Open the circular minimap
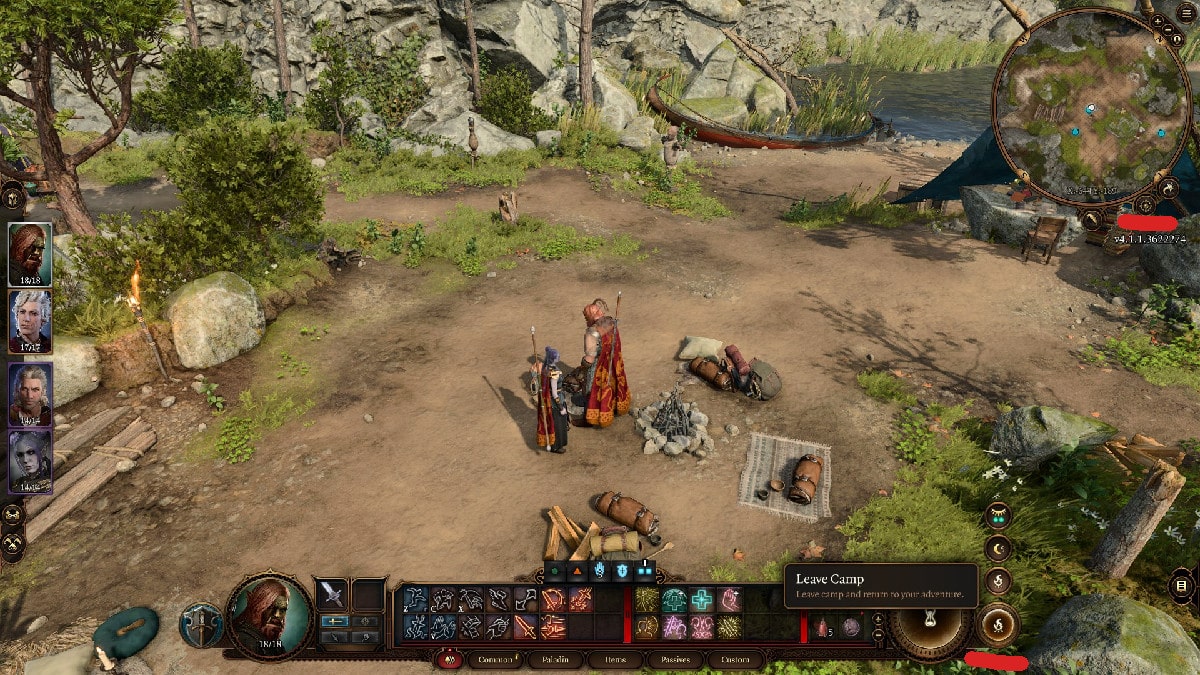This screenshot has width=1200, height=675. click(1092, 108)
